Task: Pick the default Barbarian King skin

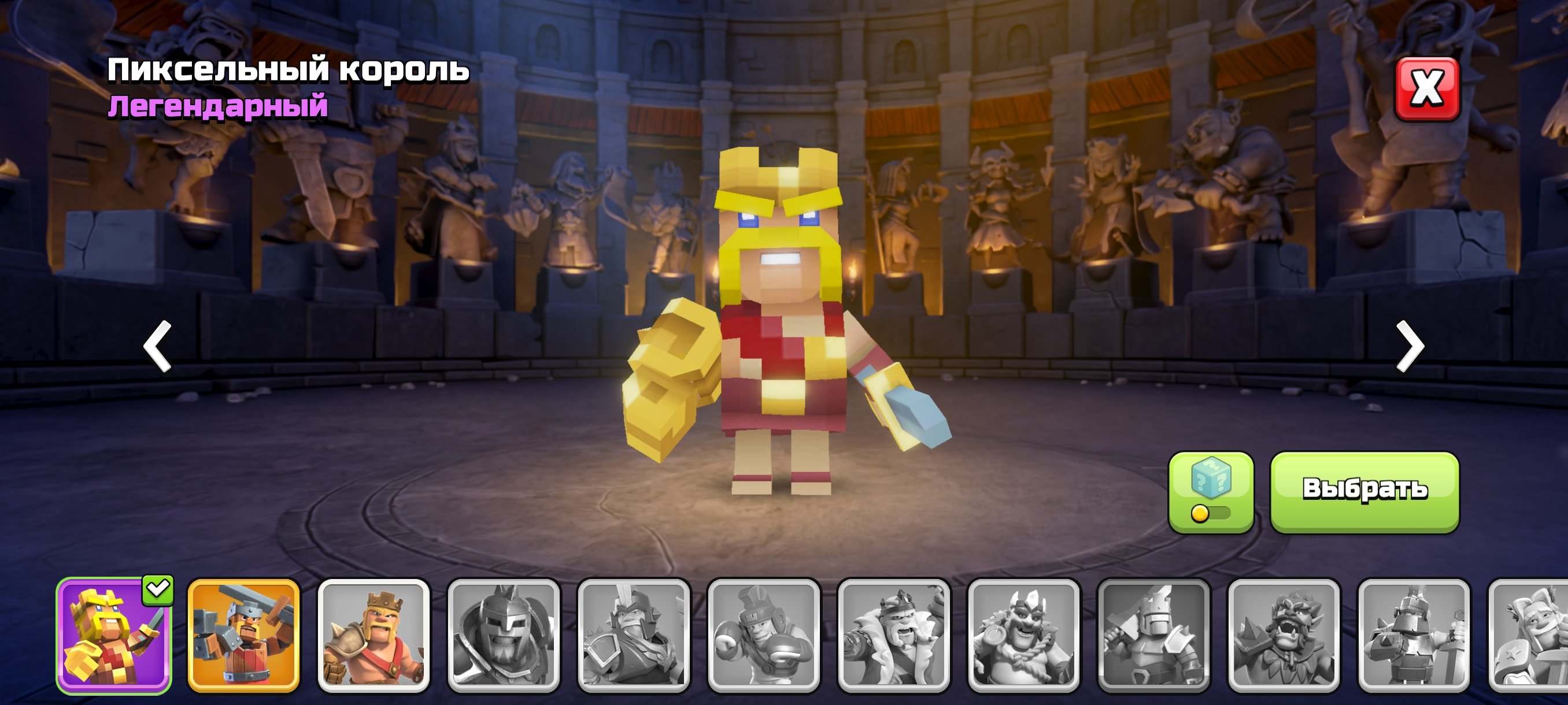Action: (x=373, y=635)
